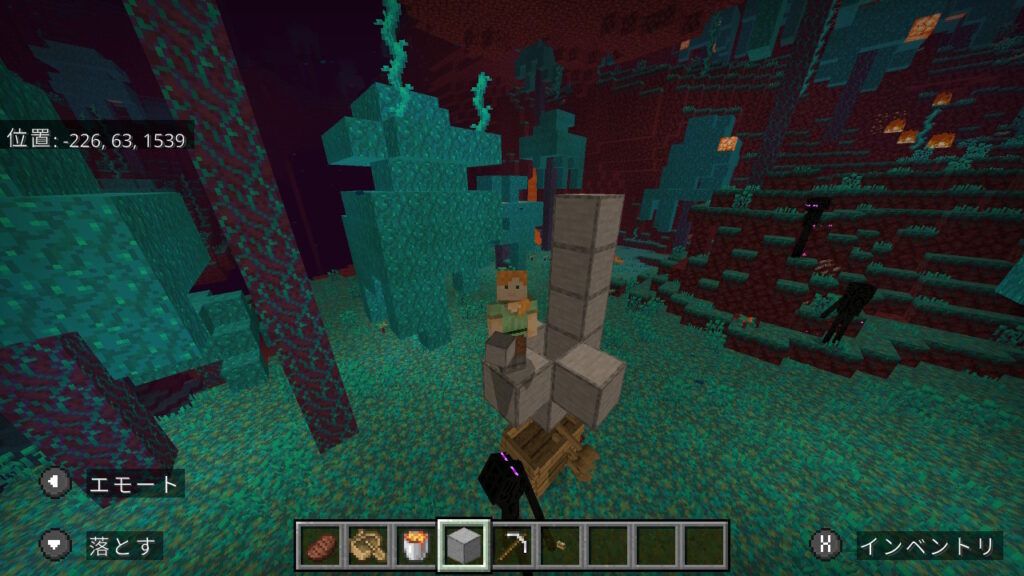The height and width of the screenshot is (576, 1024).
Task: Click the highlighted stone block slot
Action: pos(464,546)
